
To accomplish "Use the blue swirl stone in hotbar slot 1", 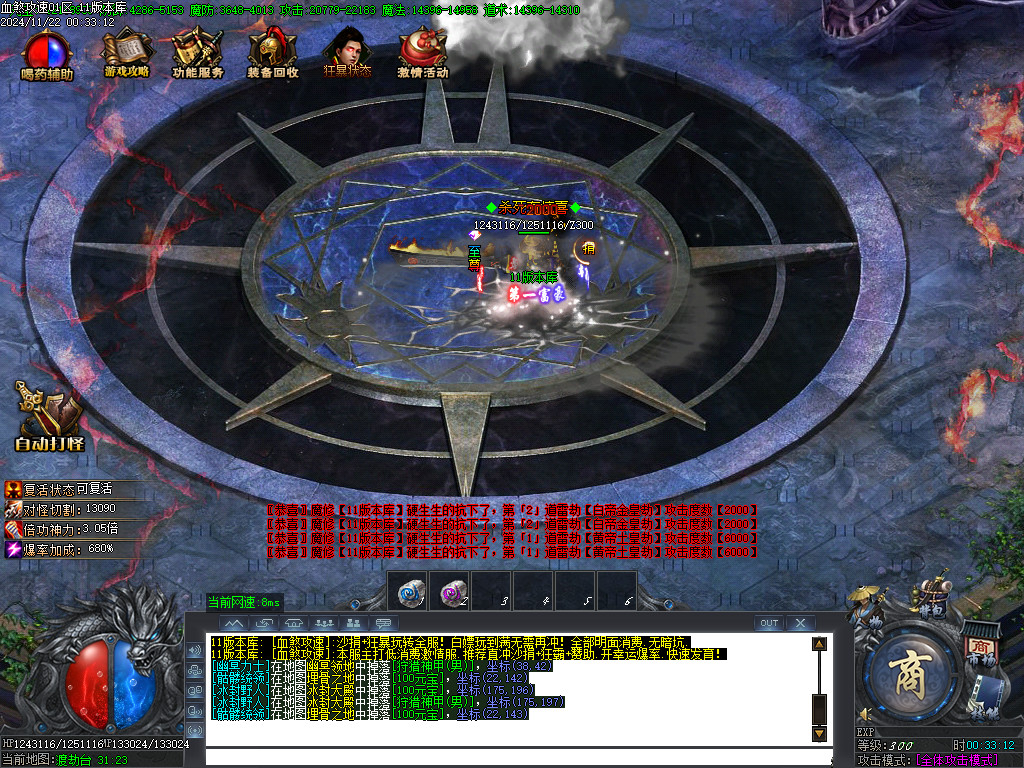I will (x=407, y=592).
